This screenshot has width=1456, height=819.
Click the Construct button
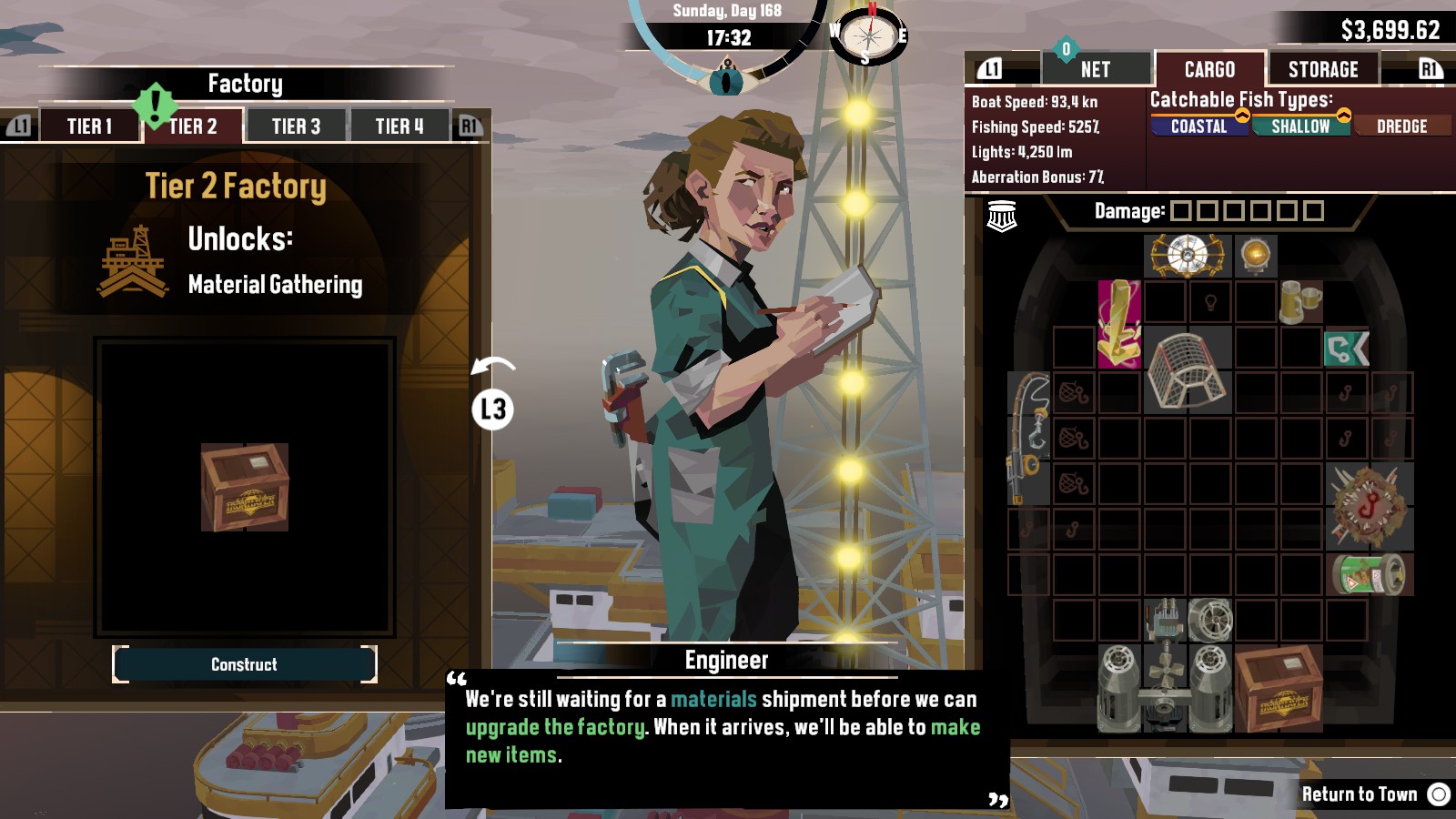point(244,664)
